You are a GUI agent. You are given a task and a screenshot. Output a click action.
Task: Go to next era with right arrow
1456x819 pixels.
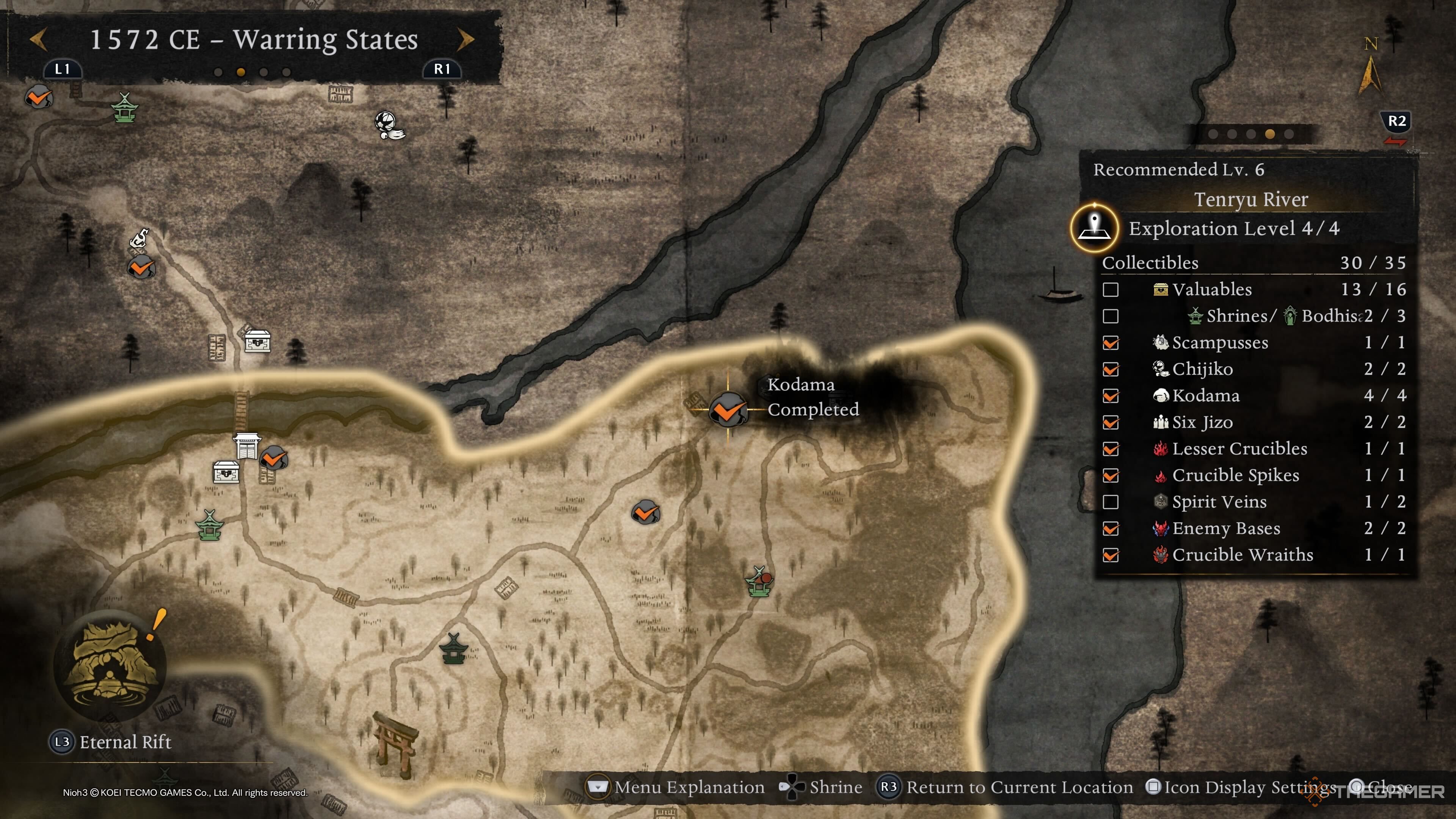[x=466, y=39]
